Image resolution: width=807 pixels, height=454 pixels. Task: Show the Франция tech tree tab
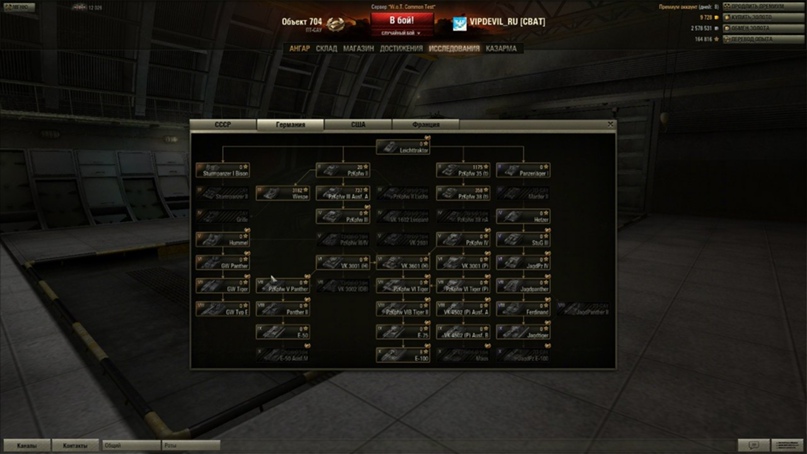click(x=425, y=125)
